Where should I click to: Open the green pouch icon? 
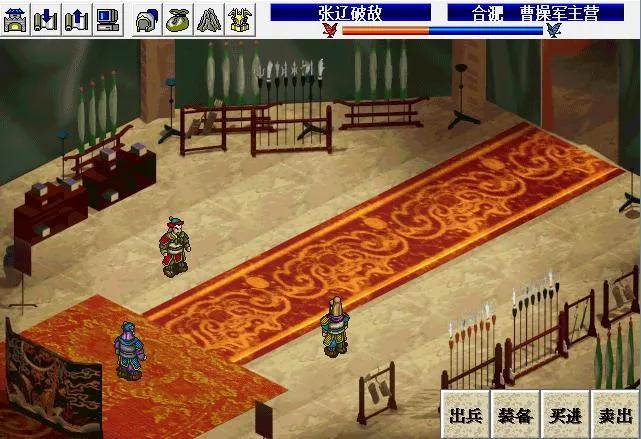pyautogui.click(x=178, y=17)
